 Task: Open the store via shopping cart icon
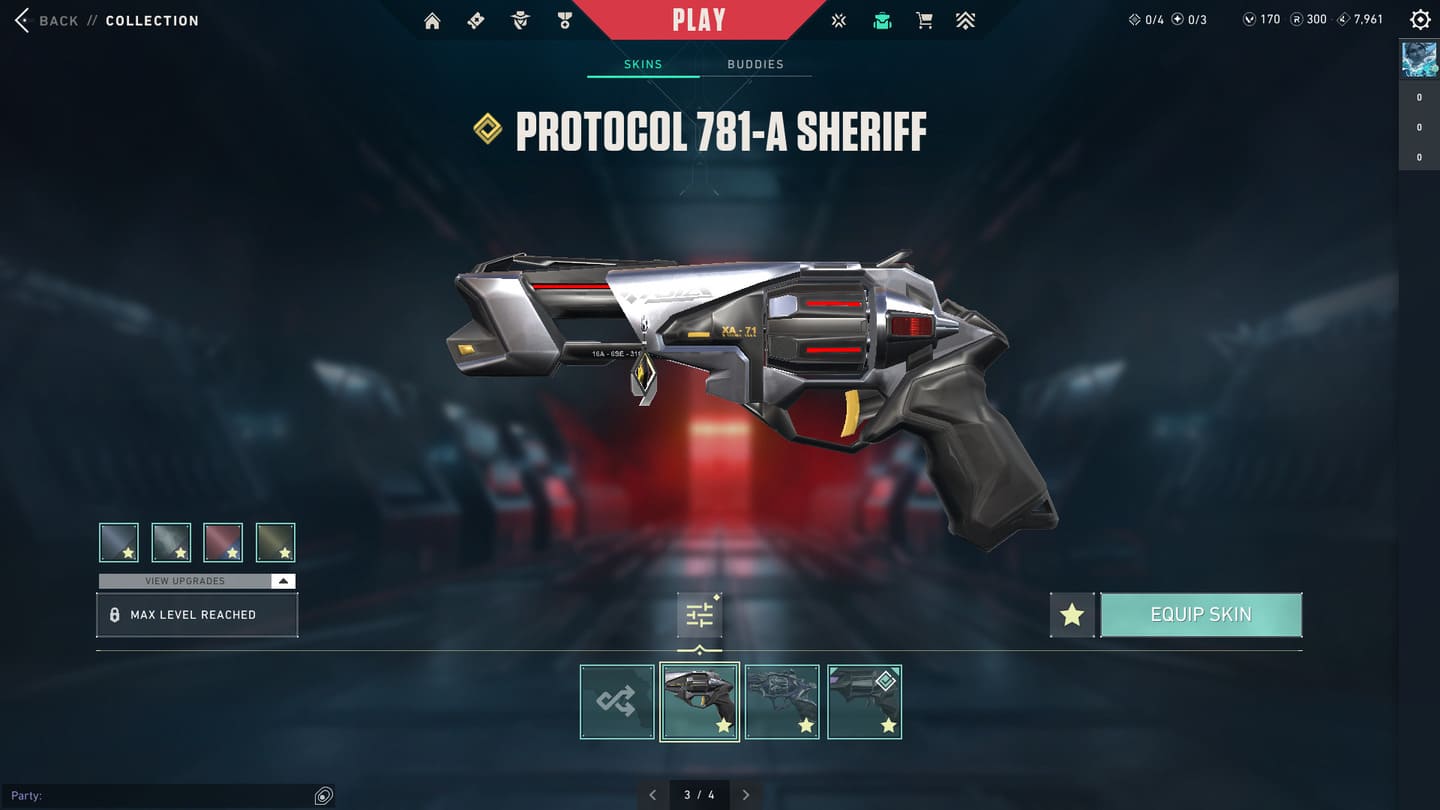pyautogui.click(x=924, y=21)
